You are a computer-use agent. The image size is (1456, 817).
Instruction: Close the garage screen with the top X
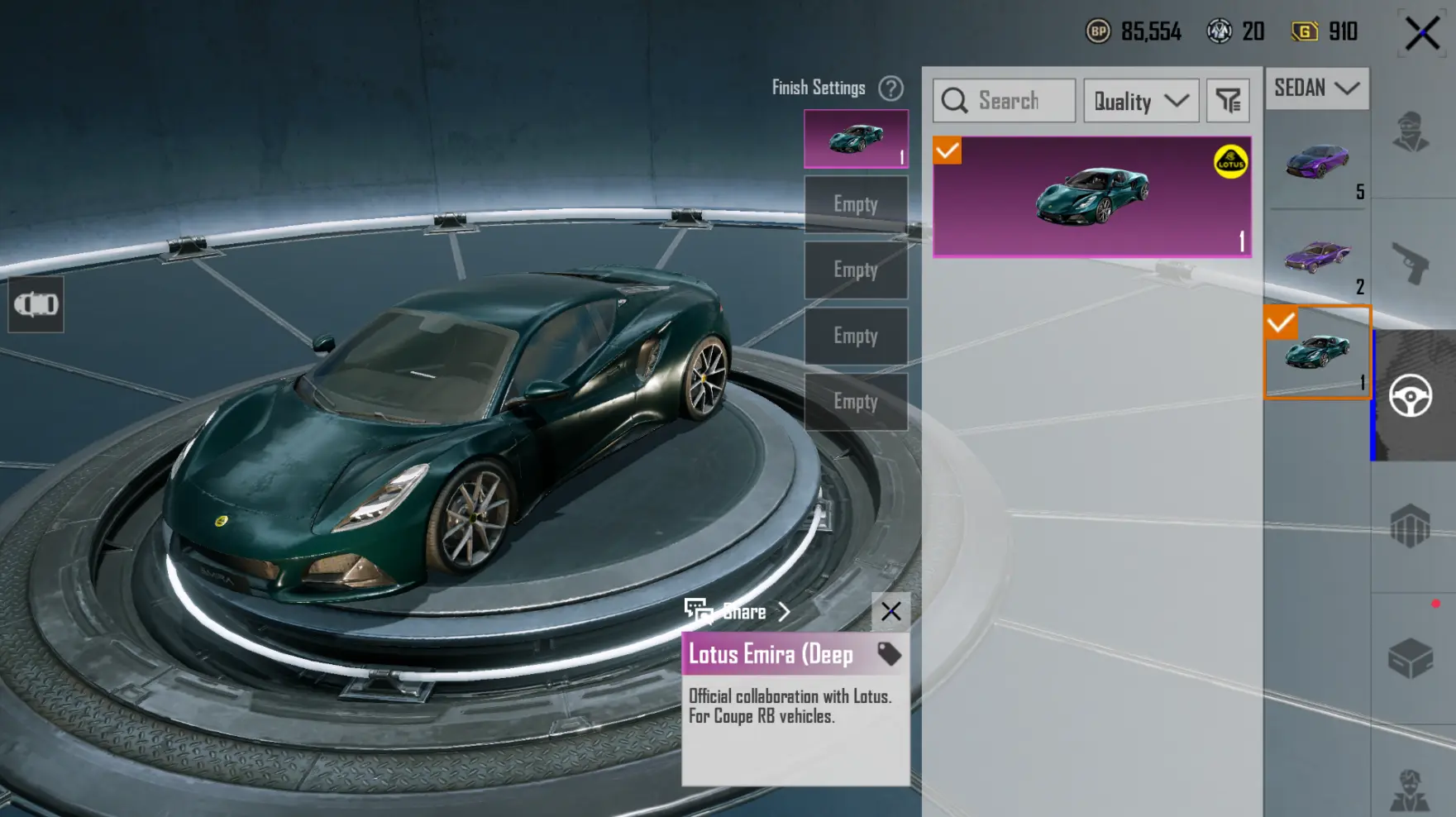point(1422,33)
